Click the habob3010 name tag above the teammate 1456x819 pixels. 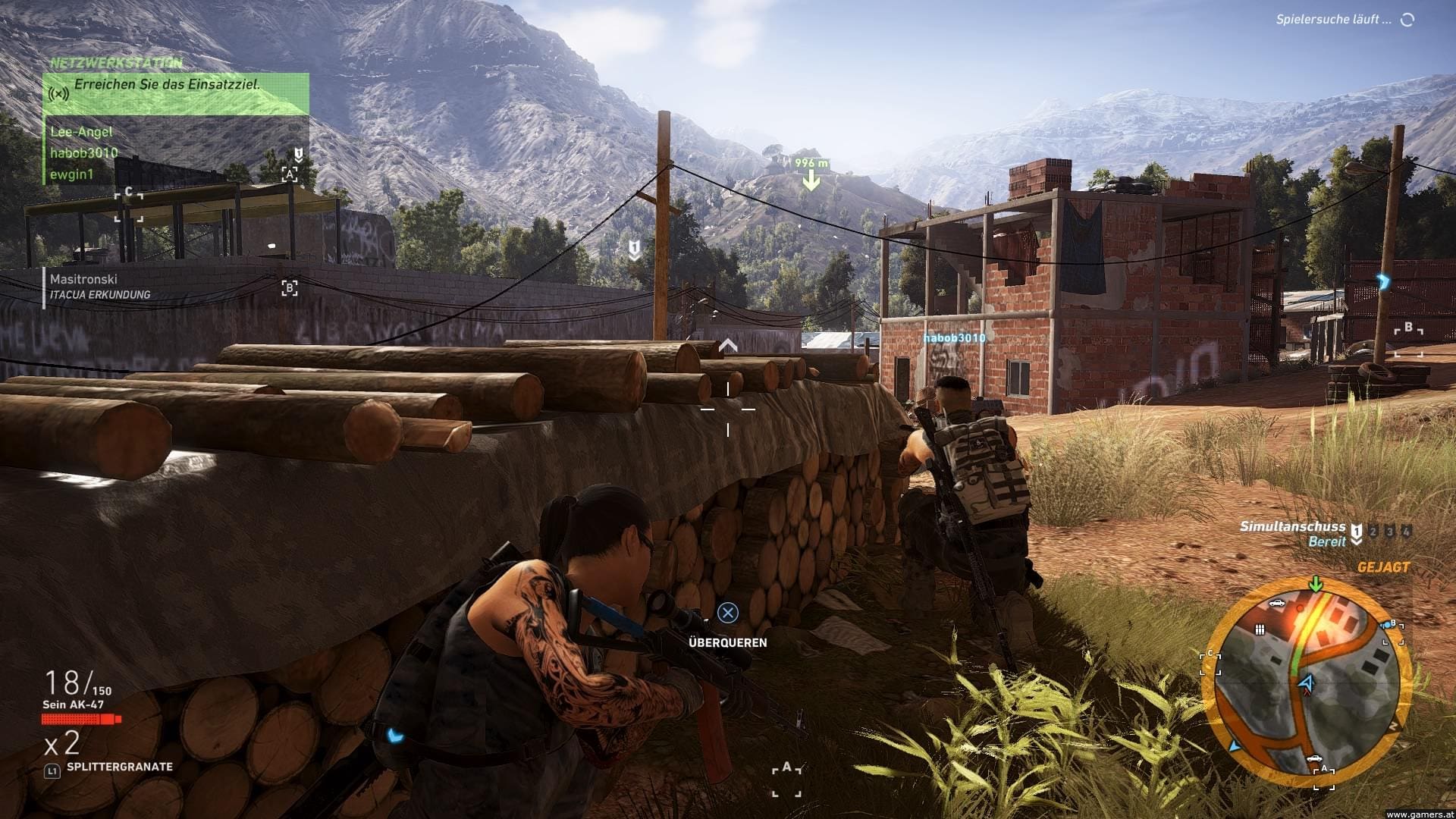click(954, 338)
